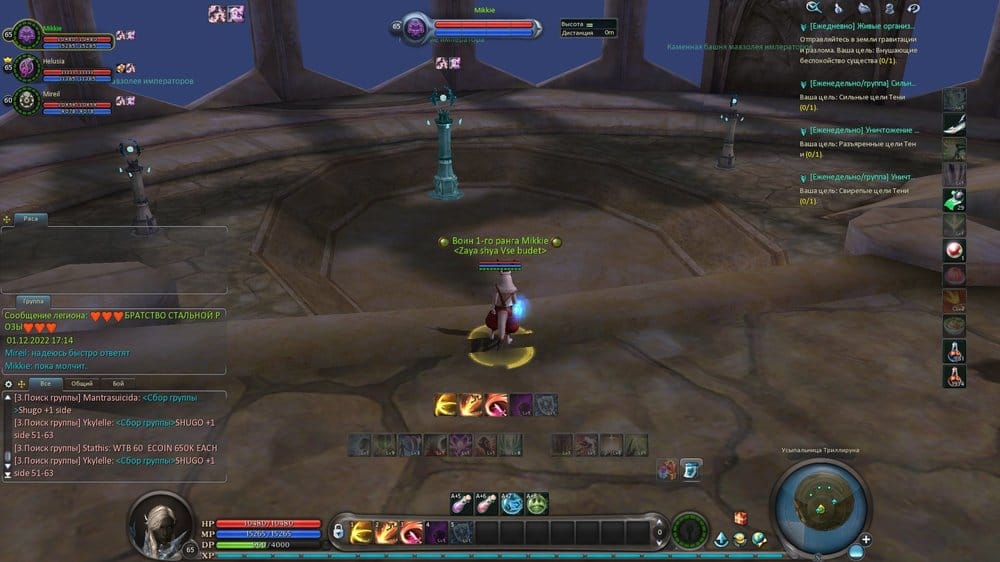Toggle the hotbar lock icon
Viewport: 1000px width, 562px height.
(339, 529)
